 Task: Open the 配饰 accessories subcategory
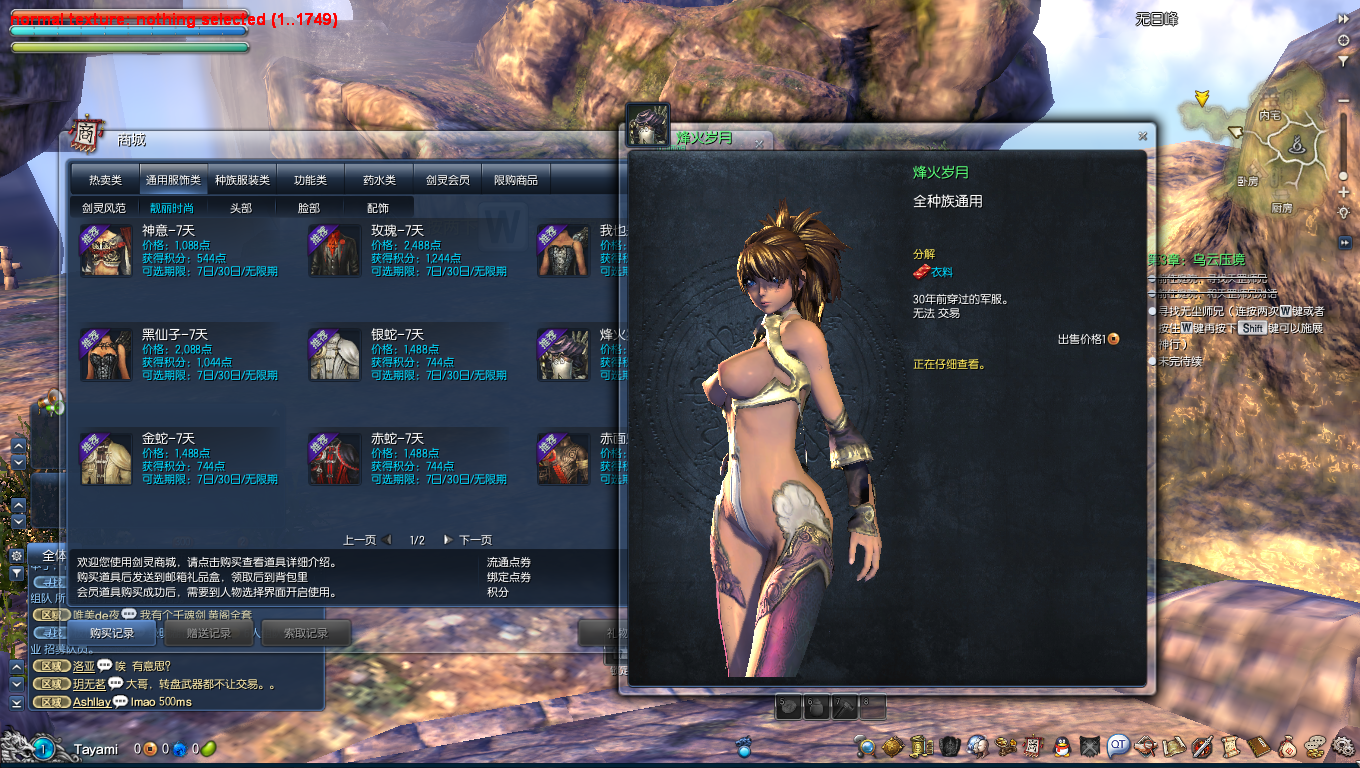pos(378,208)
